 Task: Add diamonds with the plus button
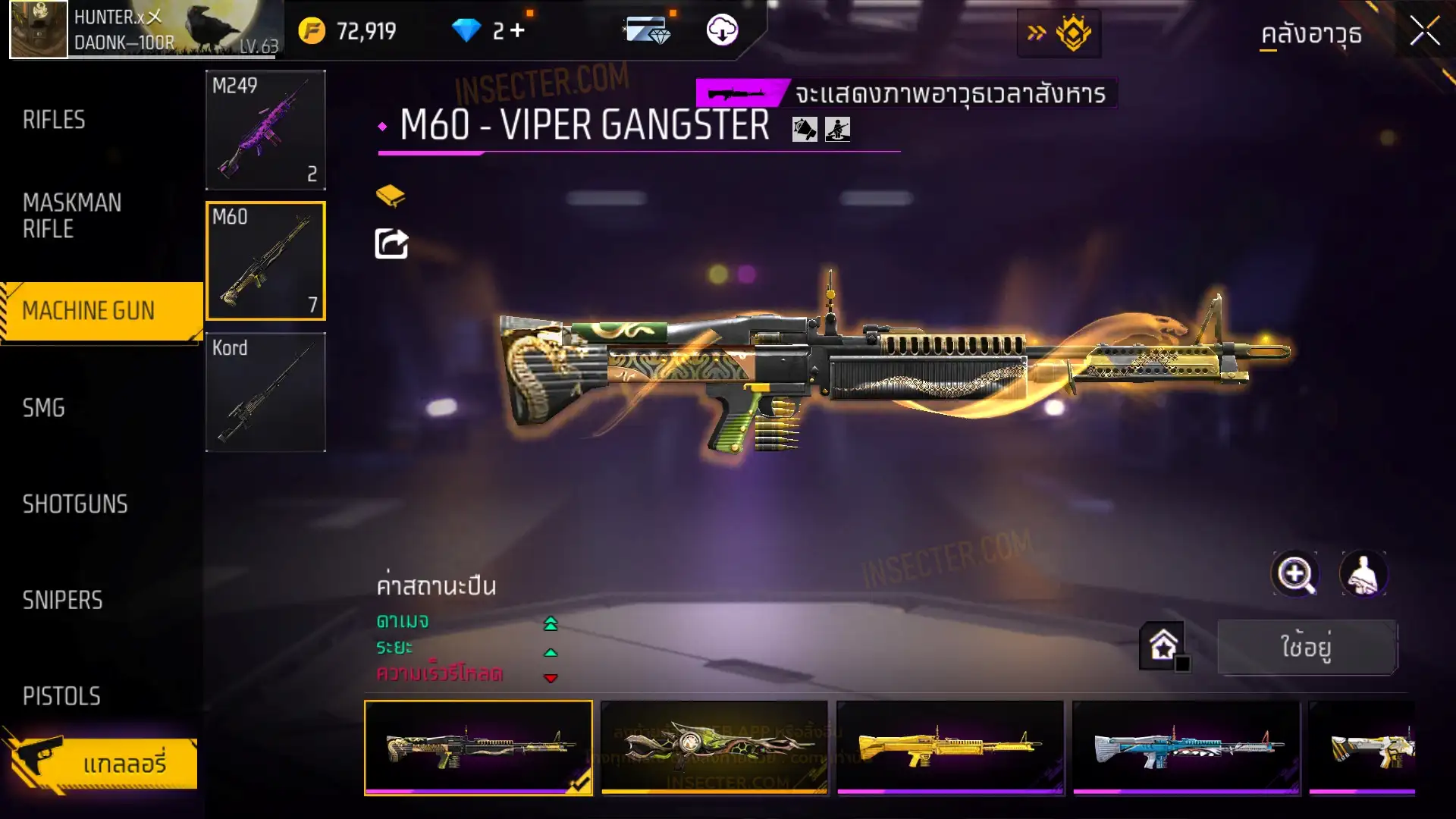point(517,30)
